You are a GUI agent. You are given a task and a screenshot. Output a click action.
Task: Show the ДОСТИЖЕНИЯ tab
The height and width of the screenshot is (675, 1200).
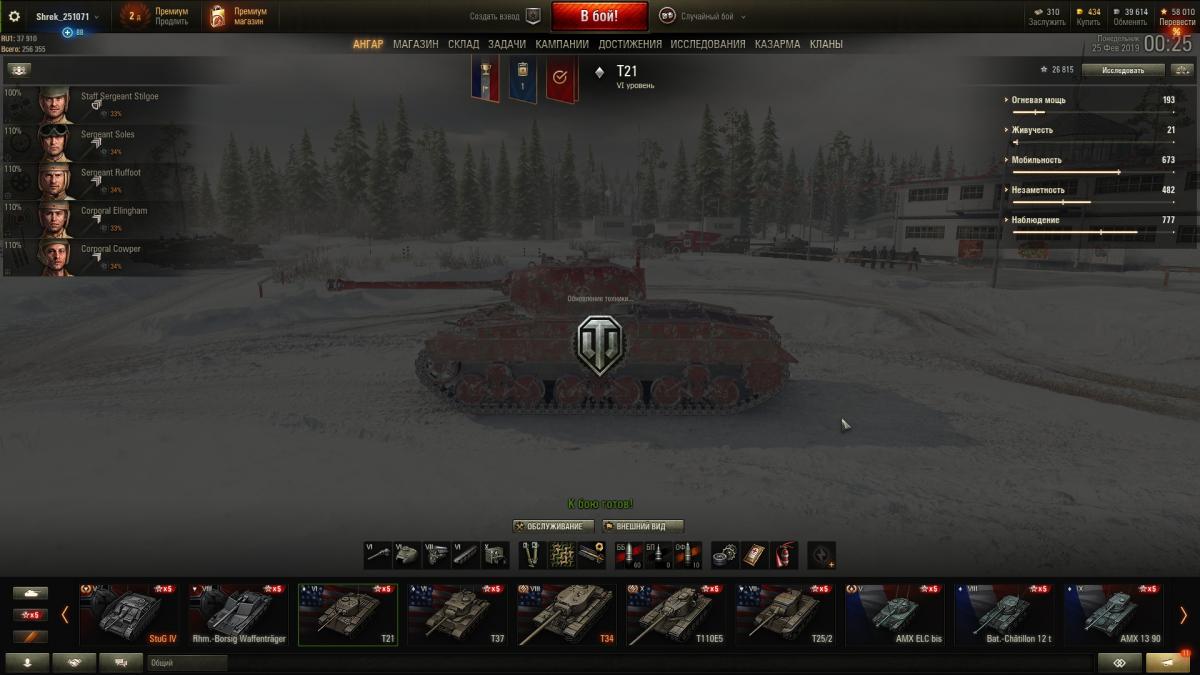click(x=630, y=44)
